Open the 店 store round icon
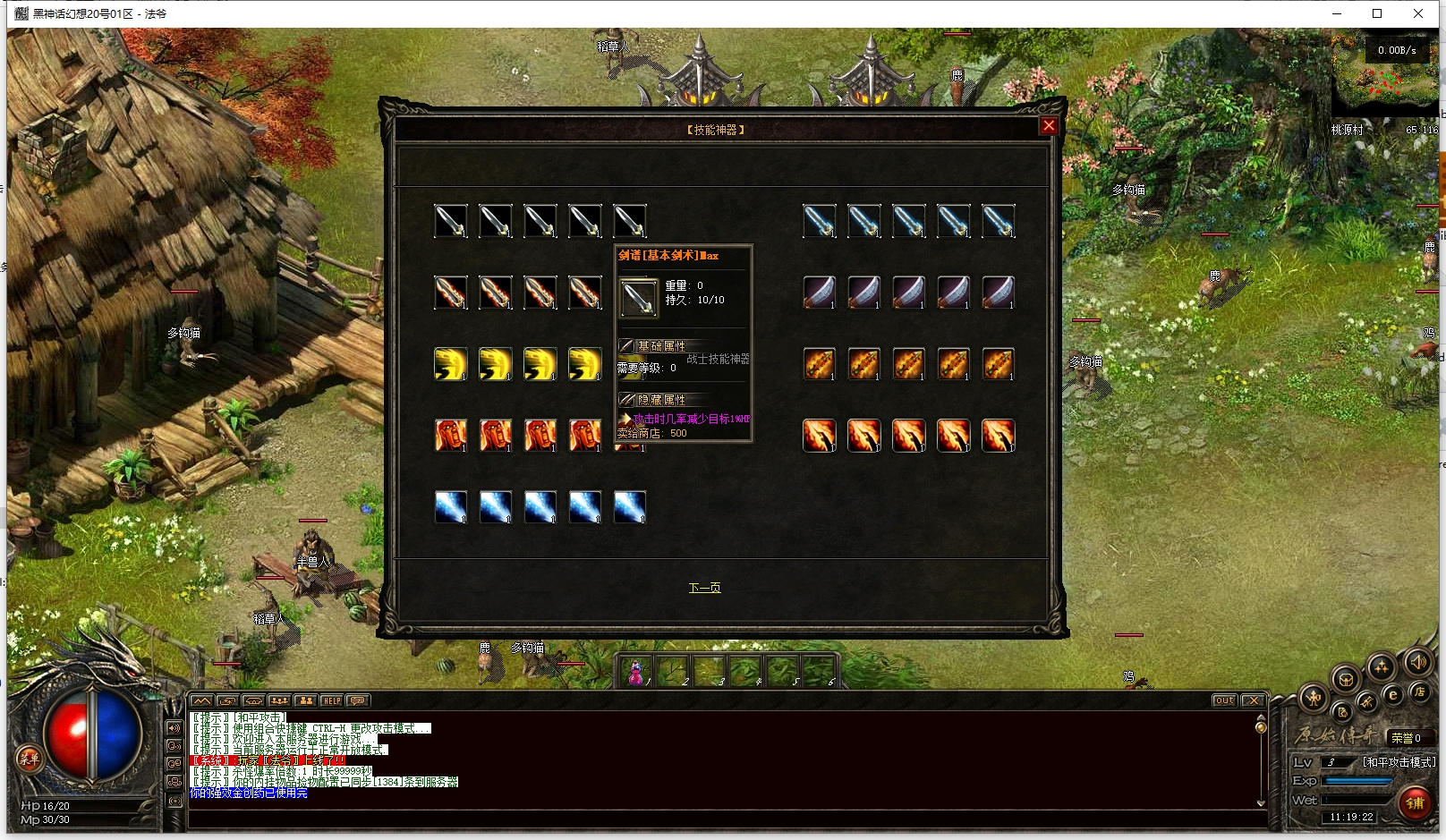 point(1419,692)
